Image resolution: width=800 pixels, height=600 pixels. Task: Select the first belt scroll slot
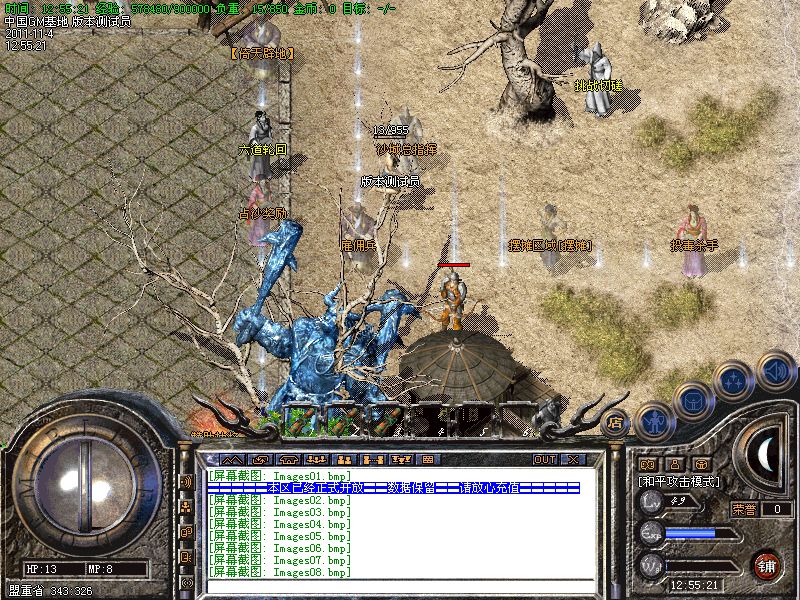point(300,420)
